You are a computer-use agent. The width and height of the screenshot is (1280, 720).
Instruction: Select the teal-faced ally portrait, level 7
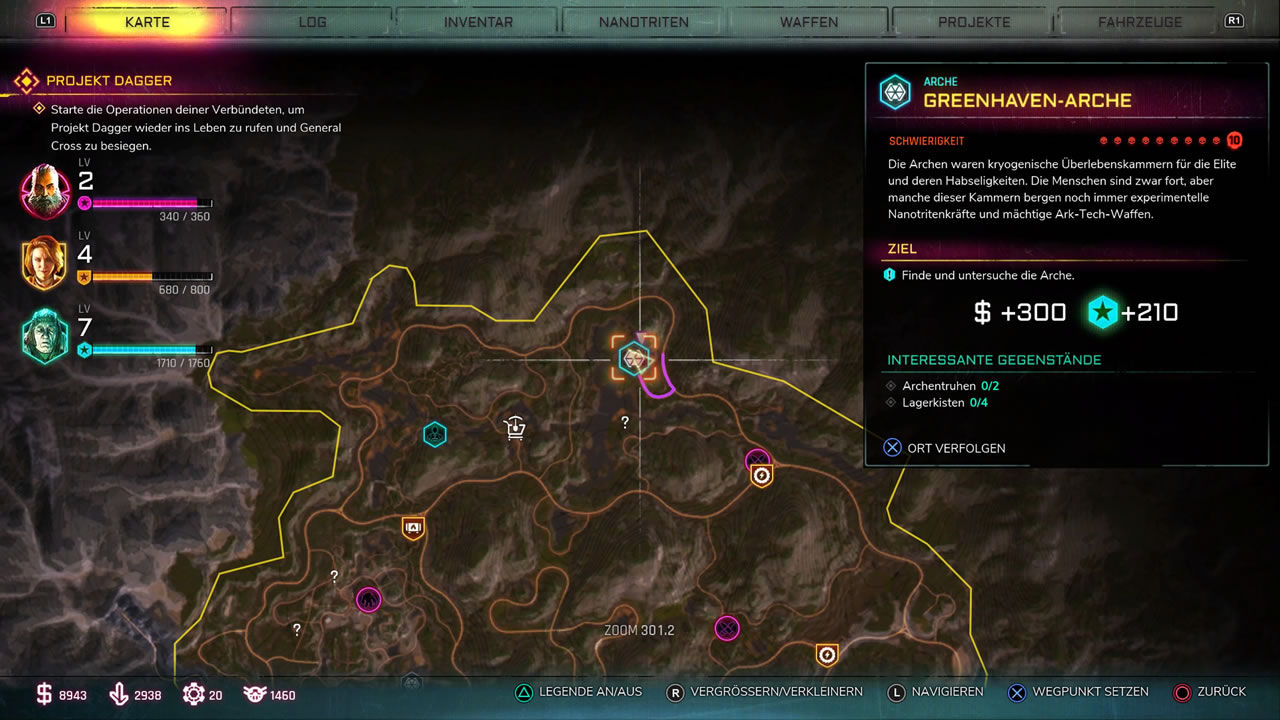[x=46, y=337]
